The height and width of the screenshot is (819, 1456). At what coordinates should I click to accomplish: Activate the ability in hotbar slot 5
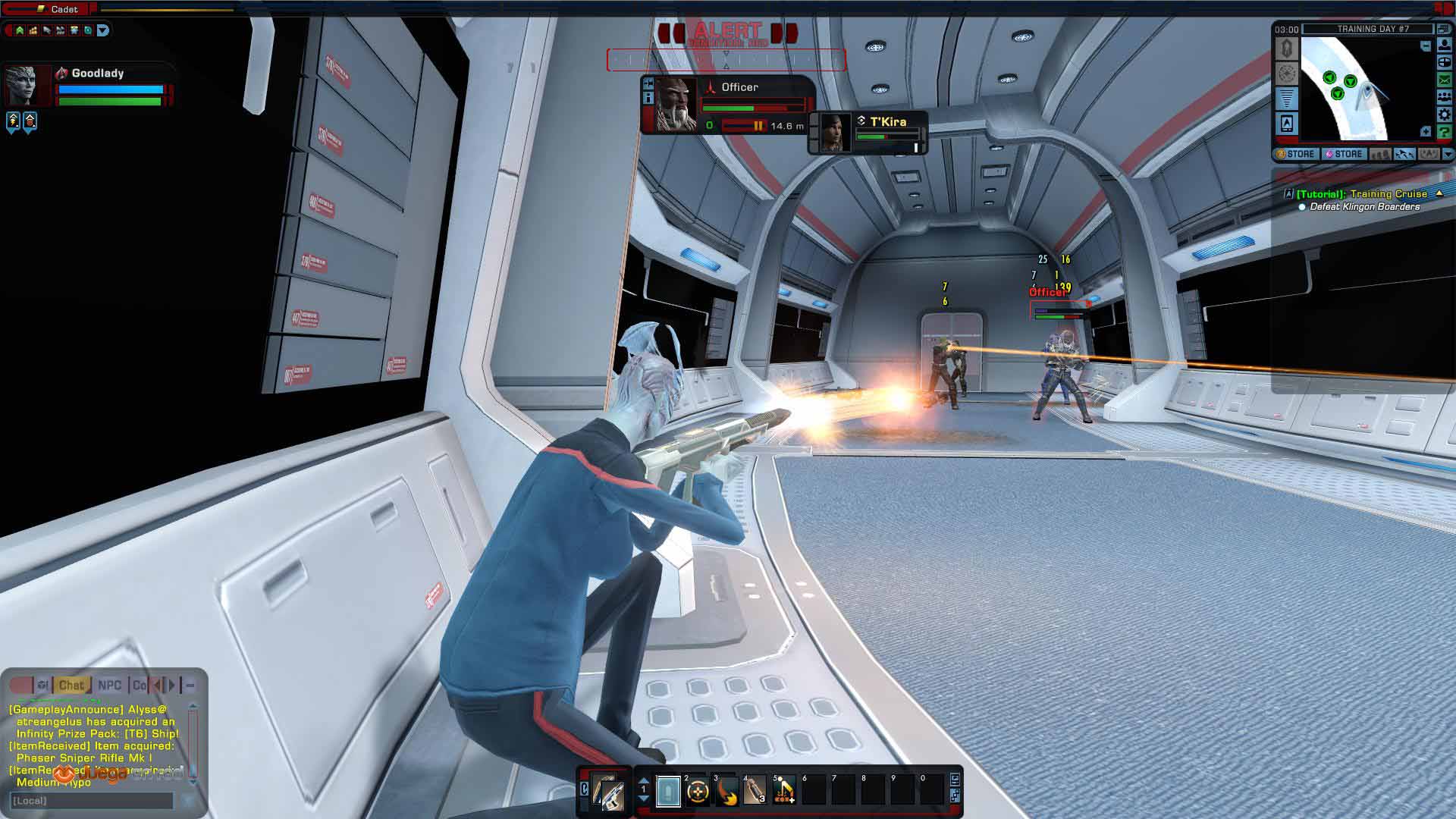pyautogui.click(x=784, y=792)
